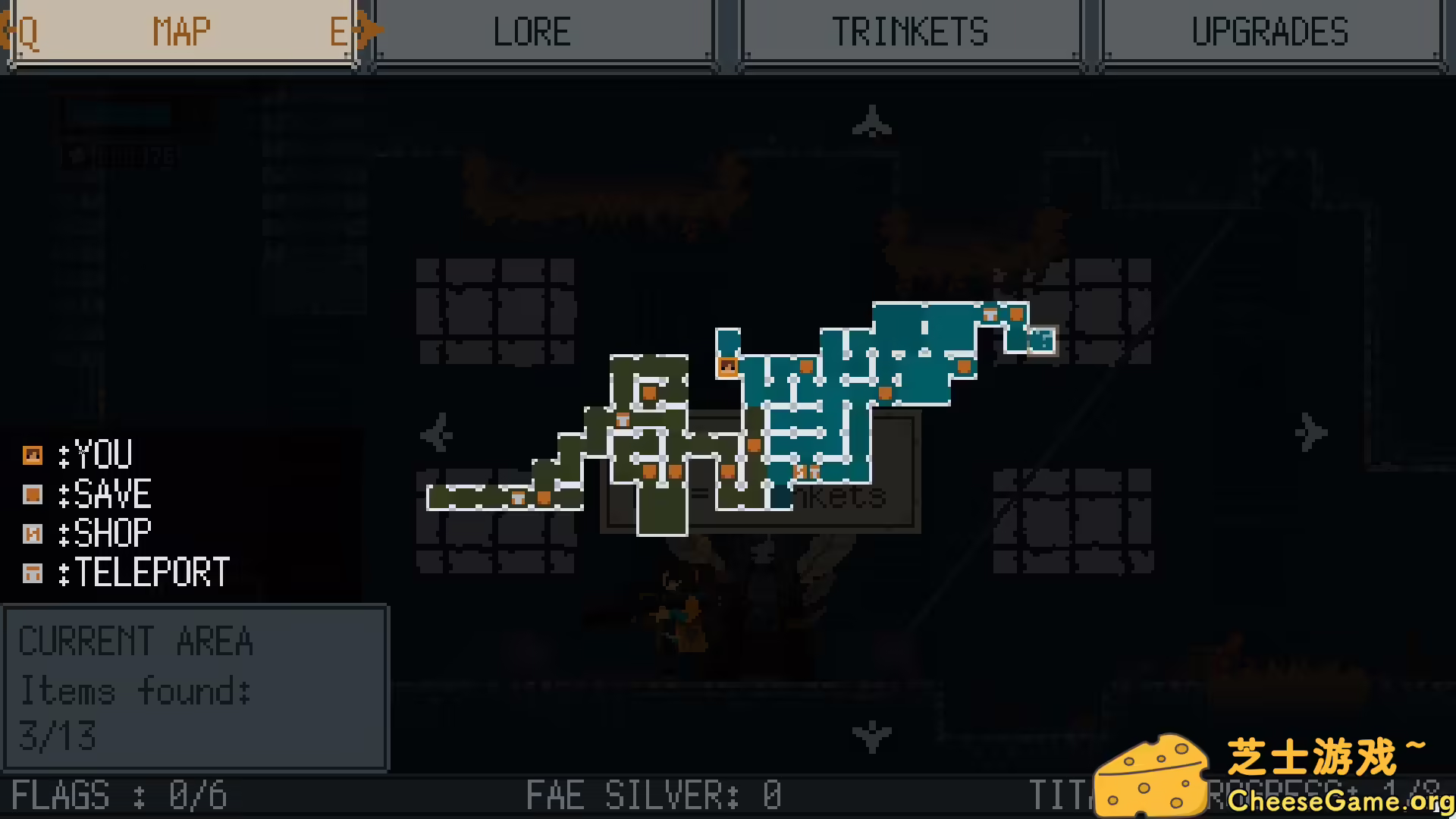Click the teleport marker in the top-right blue region
Viewport: 1456px width, 819px height.
[991, 312]
